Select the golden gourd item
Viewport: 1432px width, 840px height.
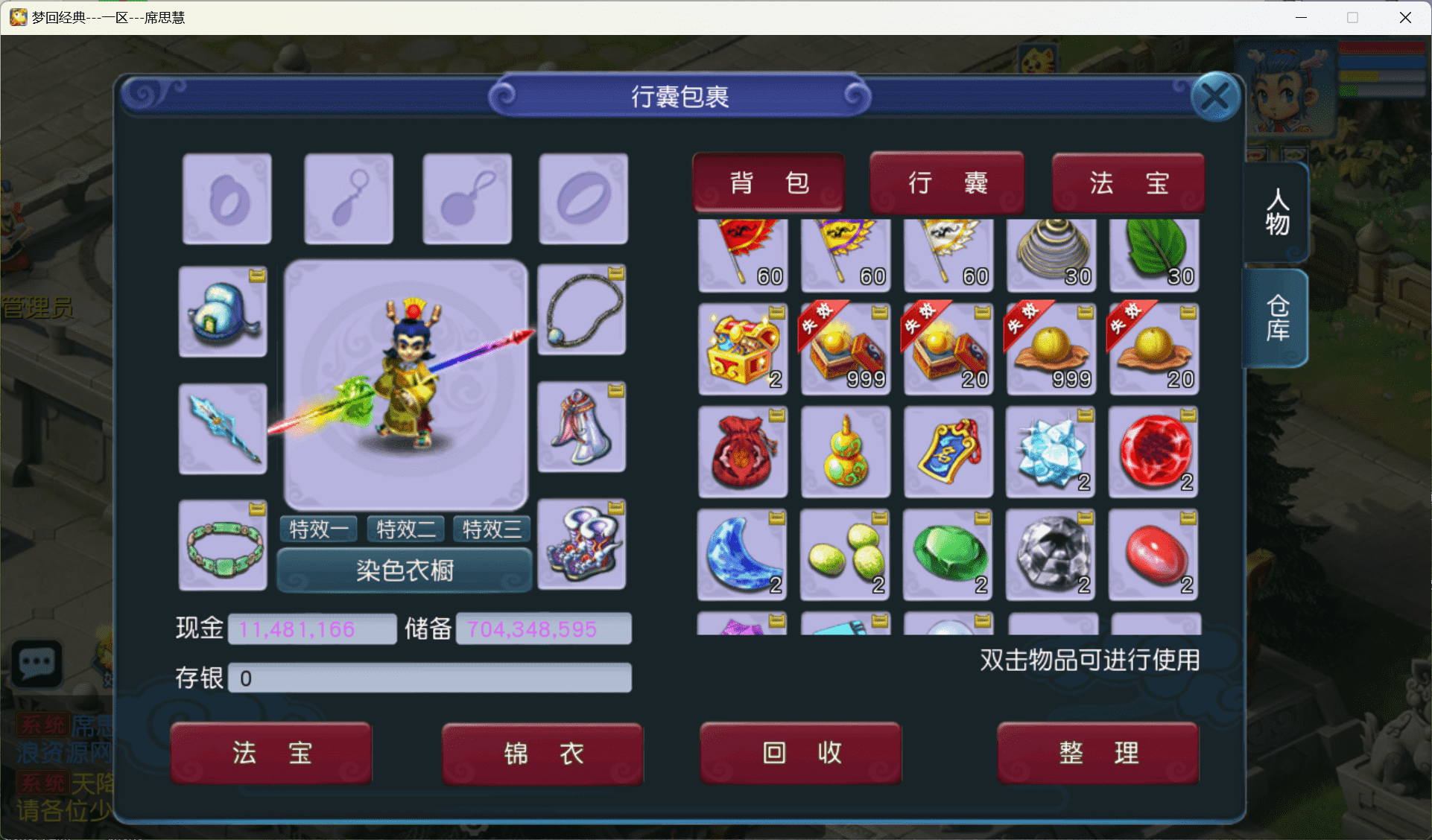pos(845,452)
